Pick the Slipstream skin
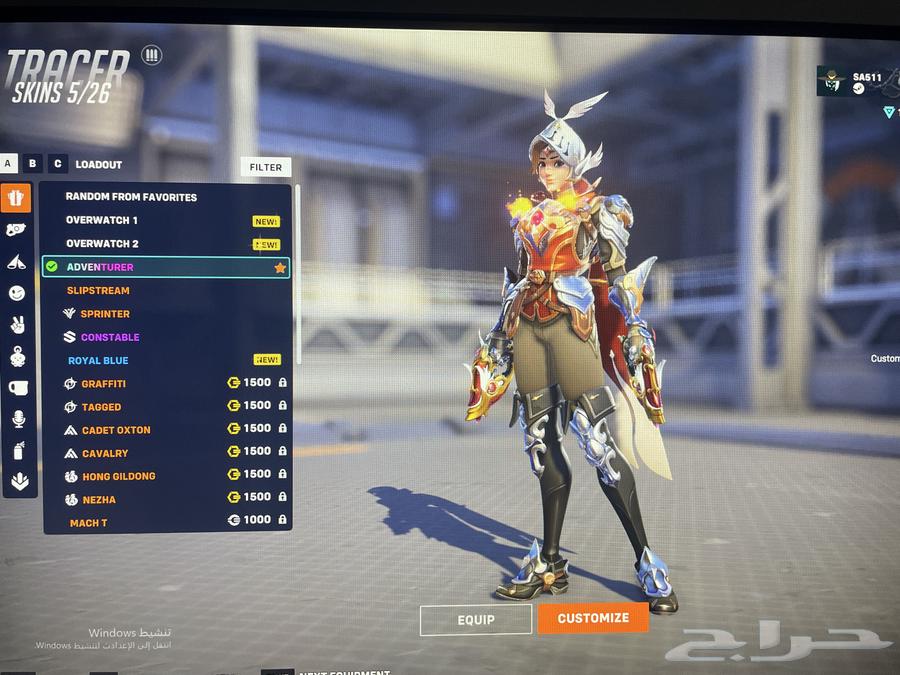This screenshot has width=900, height=675. (98, 290)
